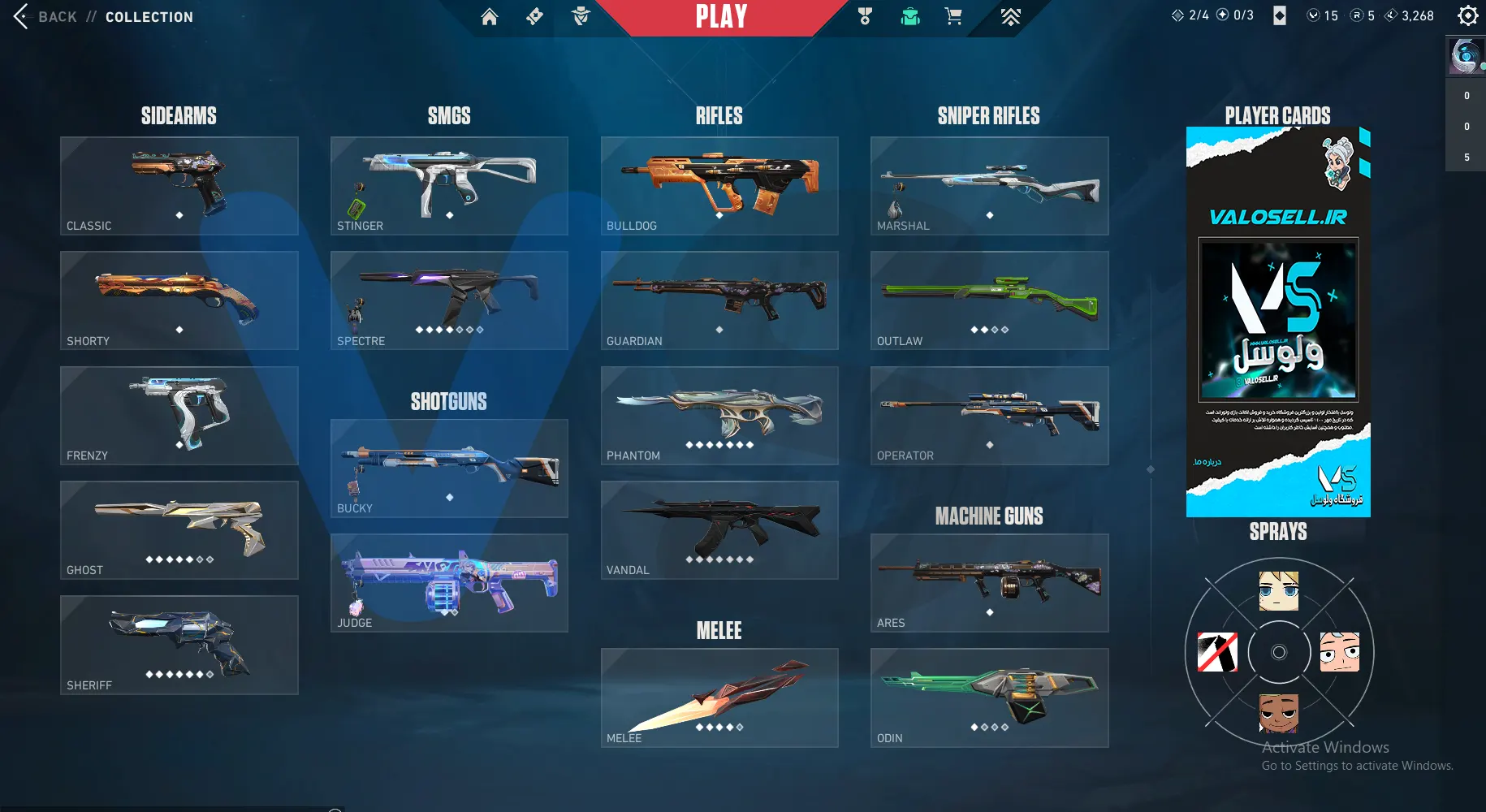Select the Operator sniper rifle tile
This screenshot has height=812, width=1486.
coord(989,416)
